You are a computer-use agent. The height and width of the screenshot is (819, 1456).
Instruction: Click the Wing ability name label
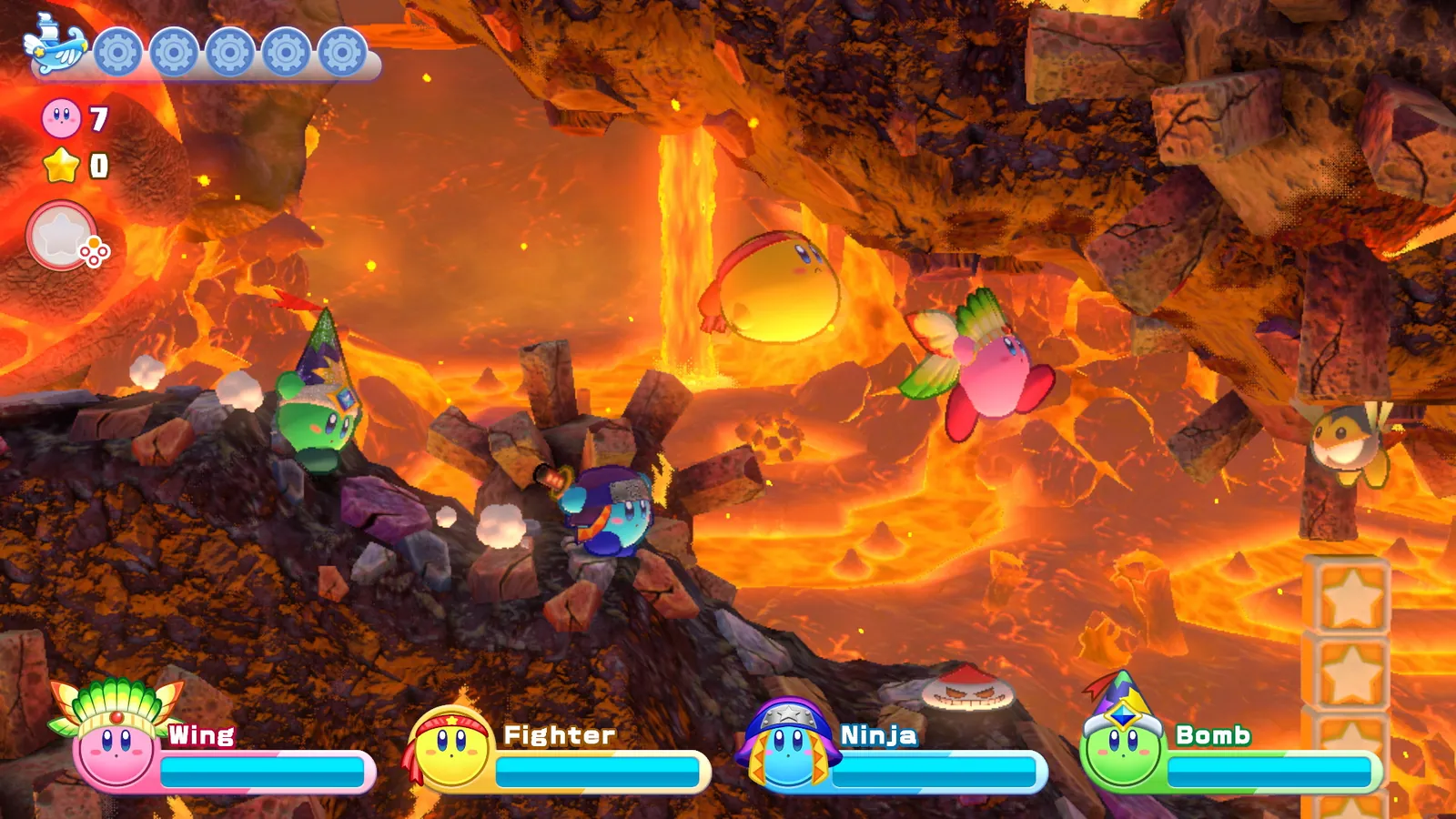click(x=202, y=734)
